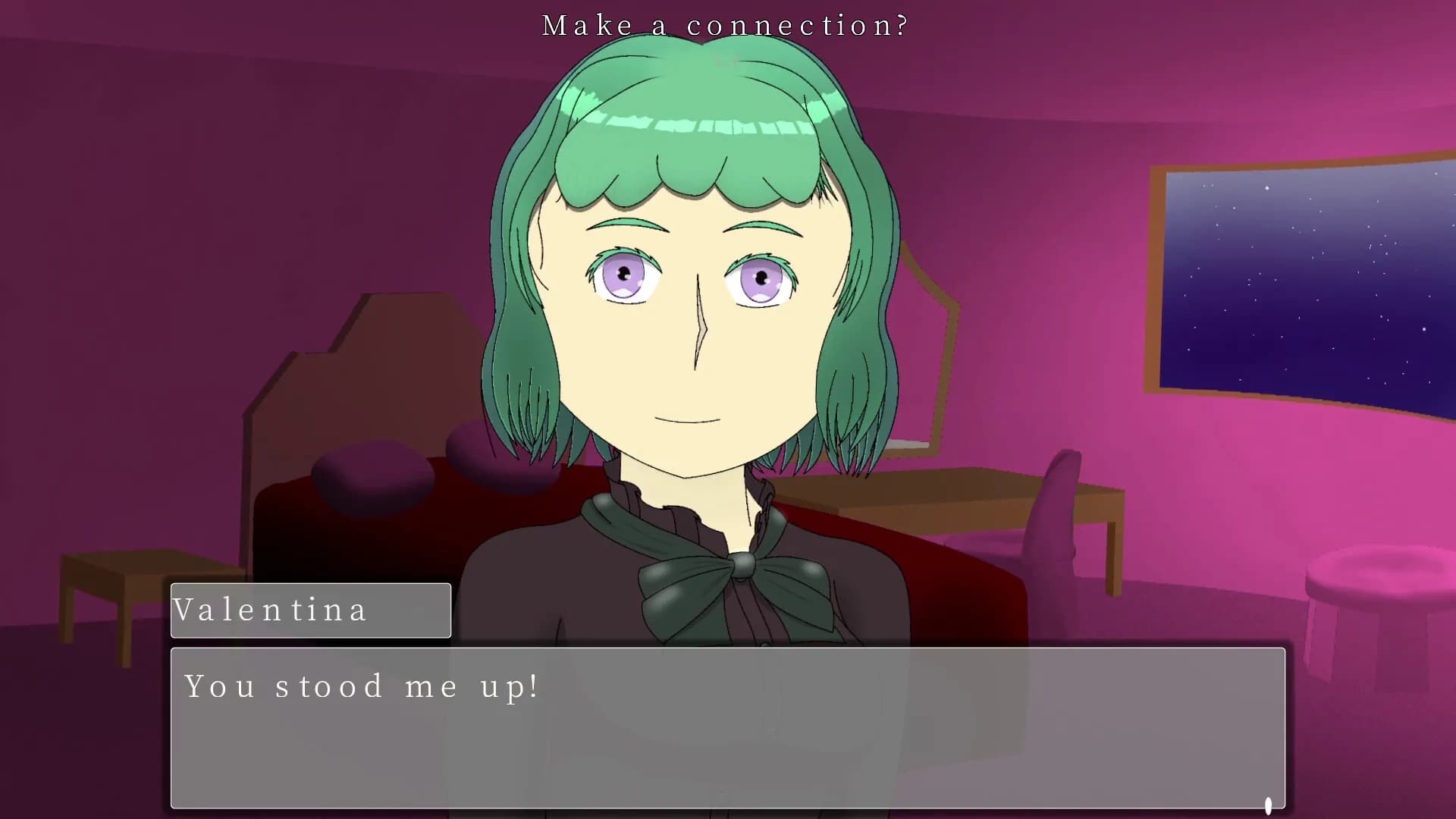Select the Valentina name plate
The height and width of the screenshot is (819, 1456).
tap(311, 610)
